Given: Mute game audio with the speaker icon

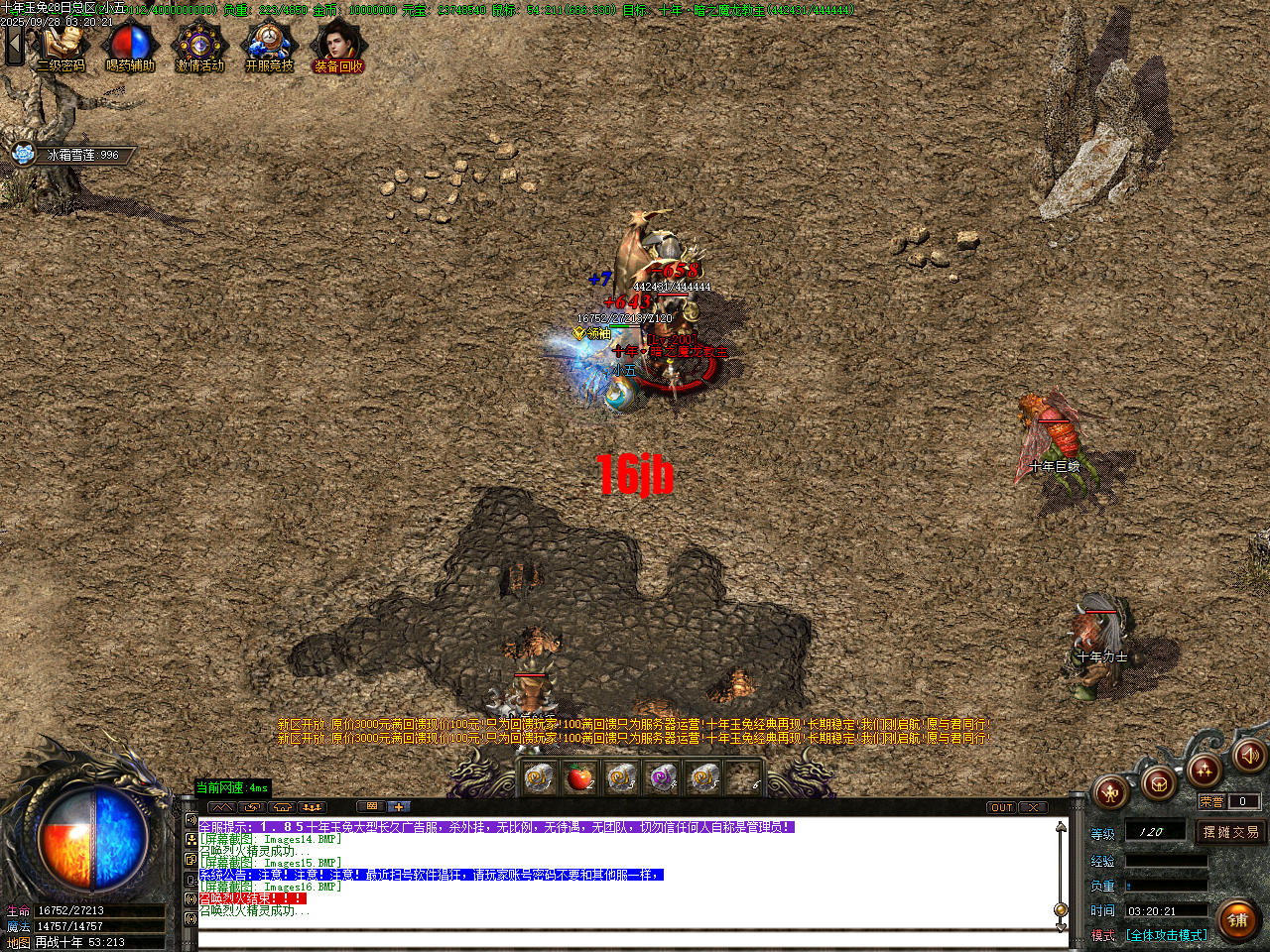Looking at the screenshot, I should point(1248,758).
